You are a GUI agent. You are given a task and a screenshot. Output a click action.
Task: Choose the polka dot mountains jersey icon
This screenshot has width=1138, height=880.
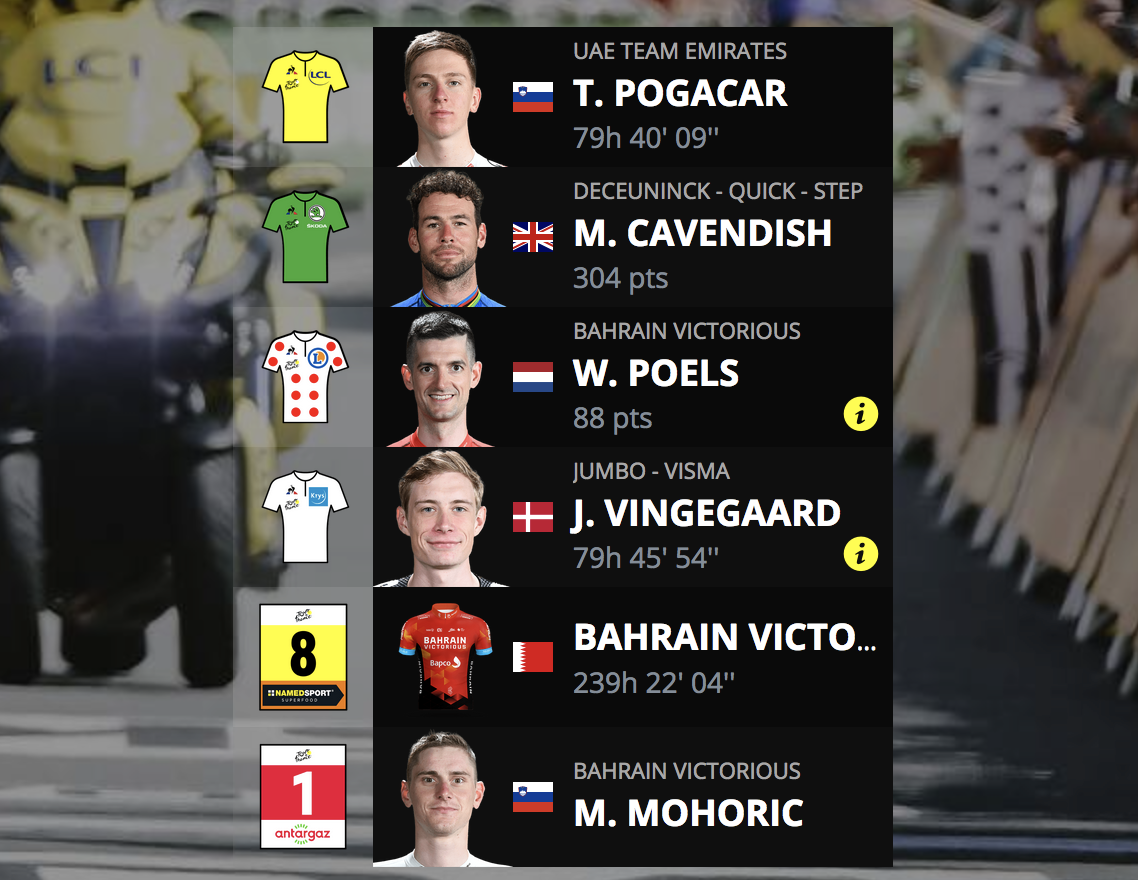pyautogui.click(x=305, y=377)
